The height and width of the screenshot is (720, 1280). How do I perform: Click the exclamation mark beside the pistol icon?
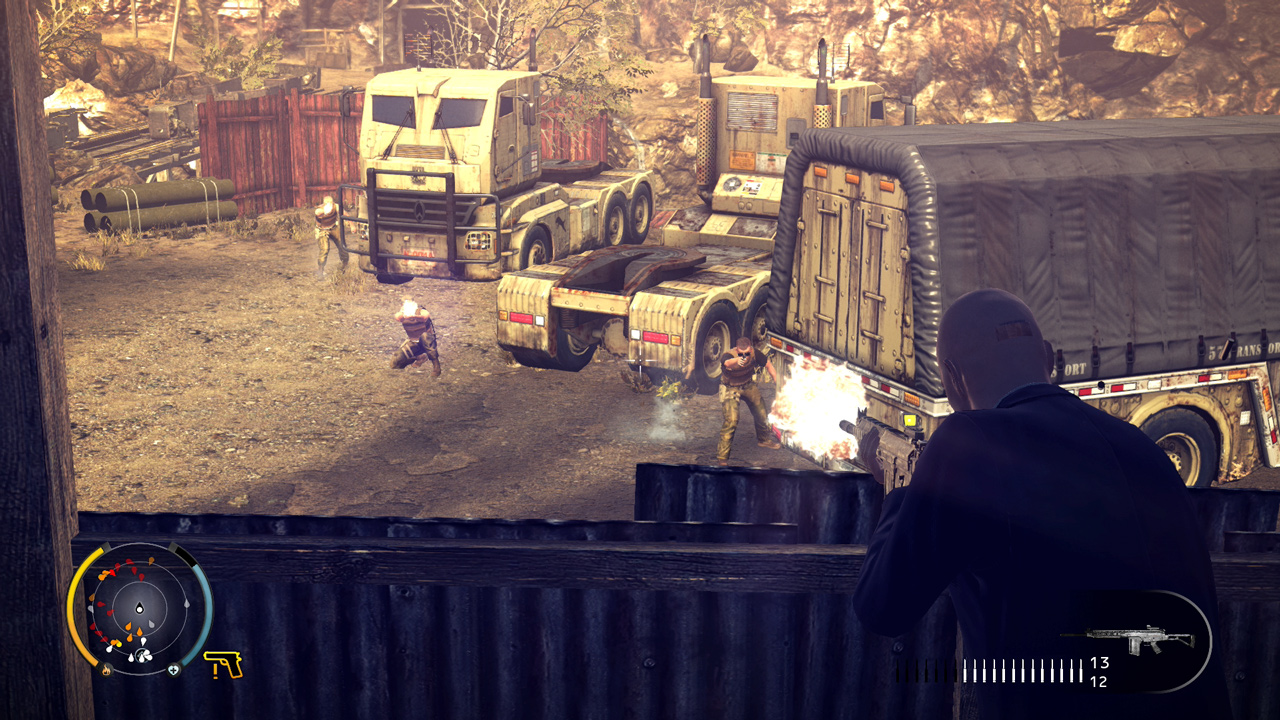[215, 672]
